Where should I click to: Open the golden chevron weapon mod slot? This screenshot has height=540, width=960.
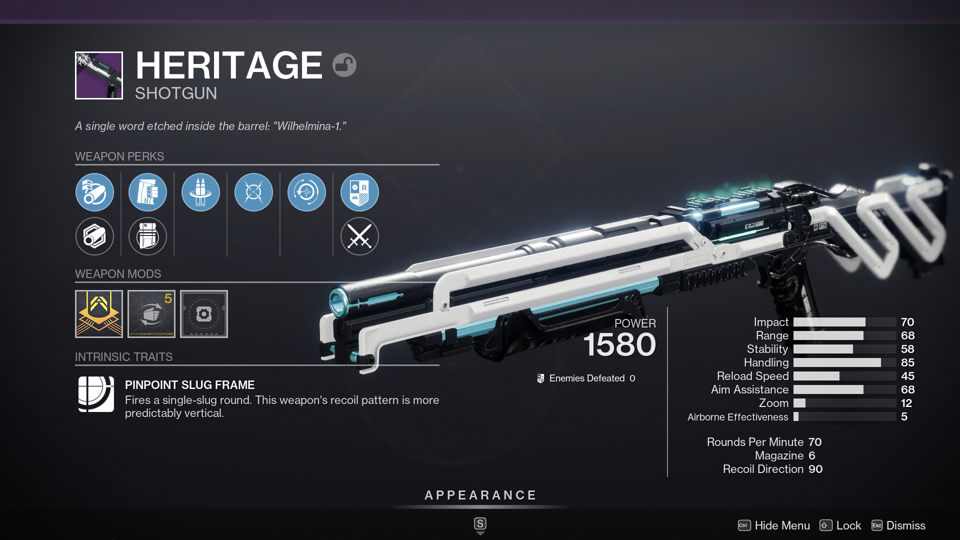pyautogui.click(x=99, y=314)
